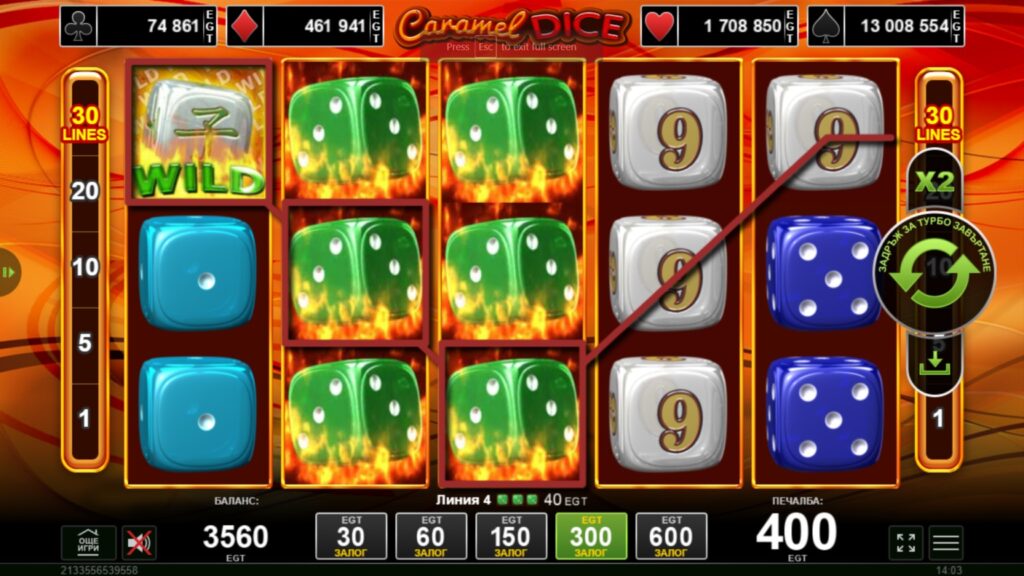This screenshot has height=576, width=1024.
Task: Activate the X2 gamble button
Action: tap(935, 182)
